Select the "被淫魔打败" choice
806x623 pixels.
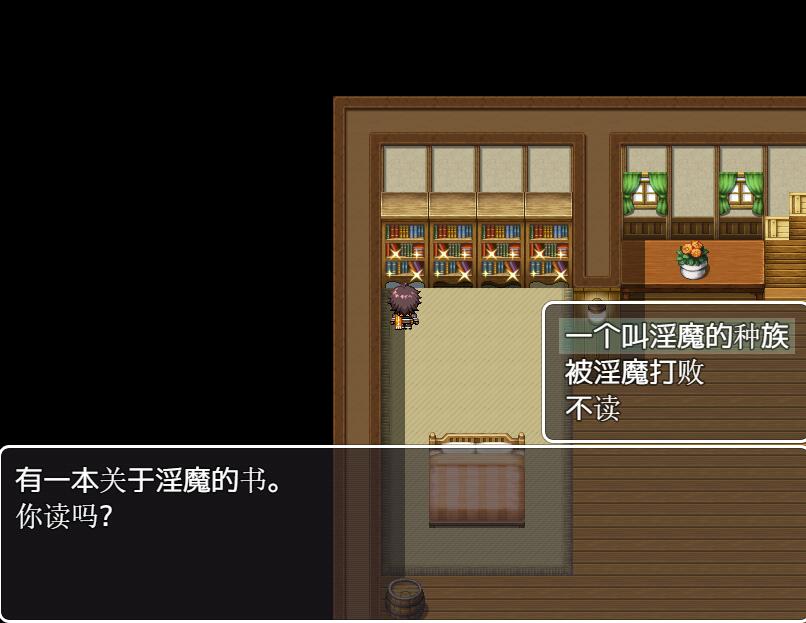634,373
